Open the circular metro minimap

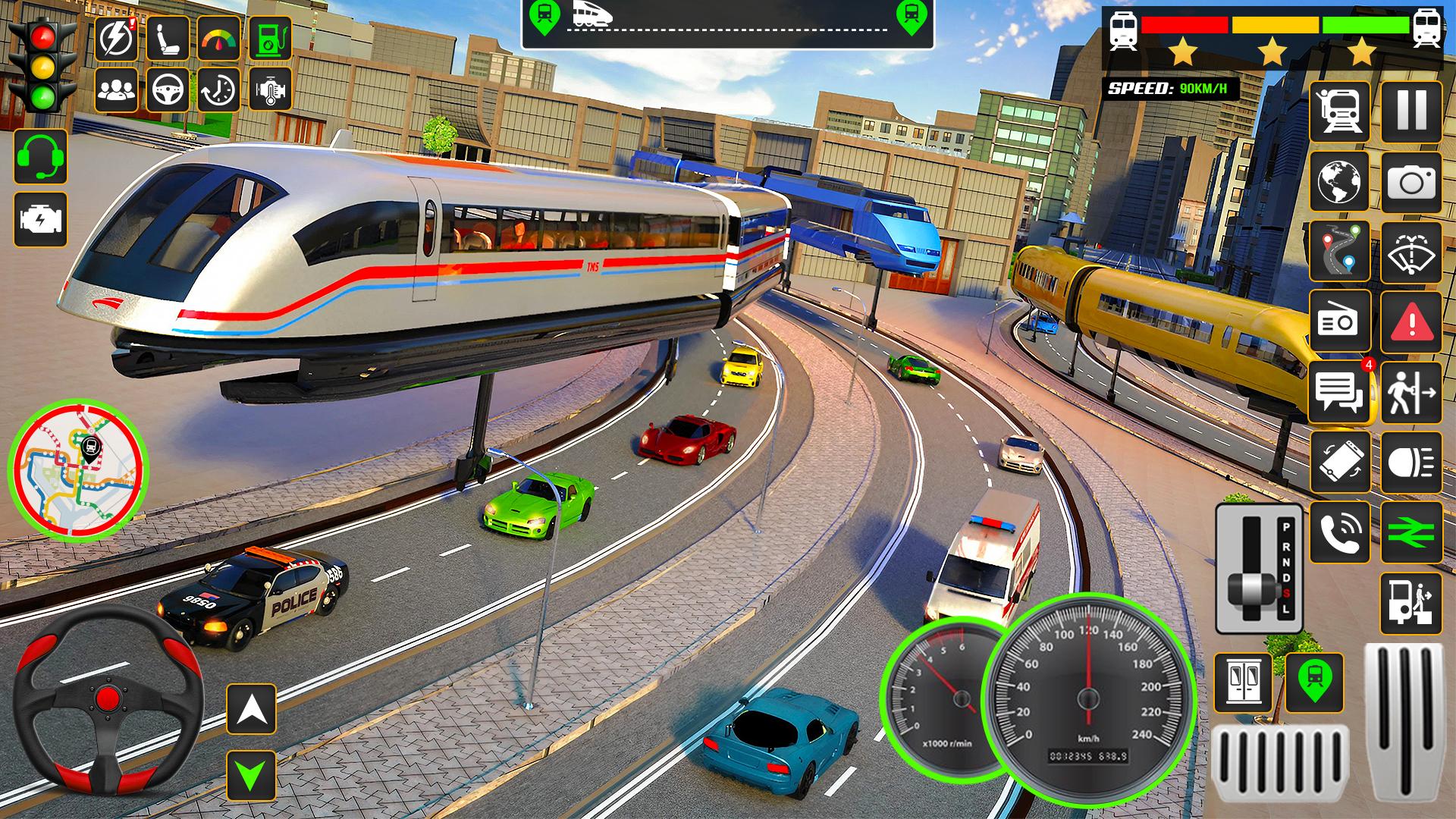(x=77, y=470)
